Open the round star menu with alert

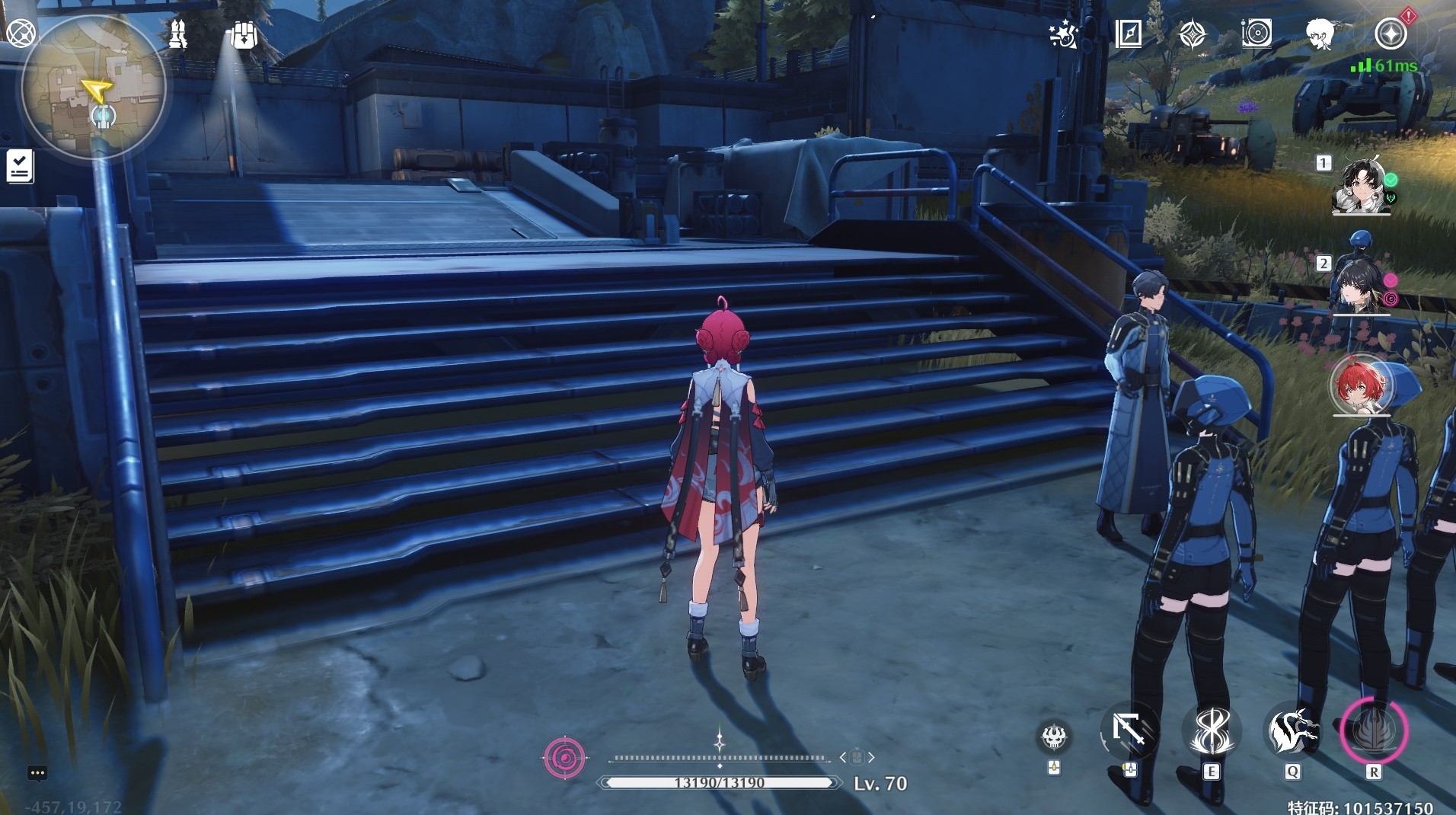coord(1391,34)
